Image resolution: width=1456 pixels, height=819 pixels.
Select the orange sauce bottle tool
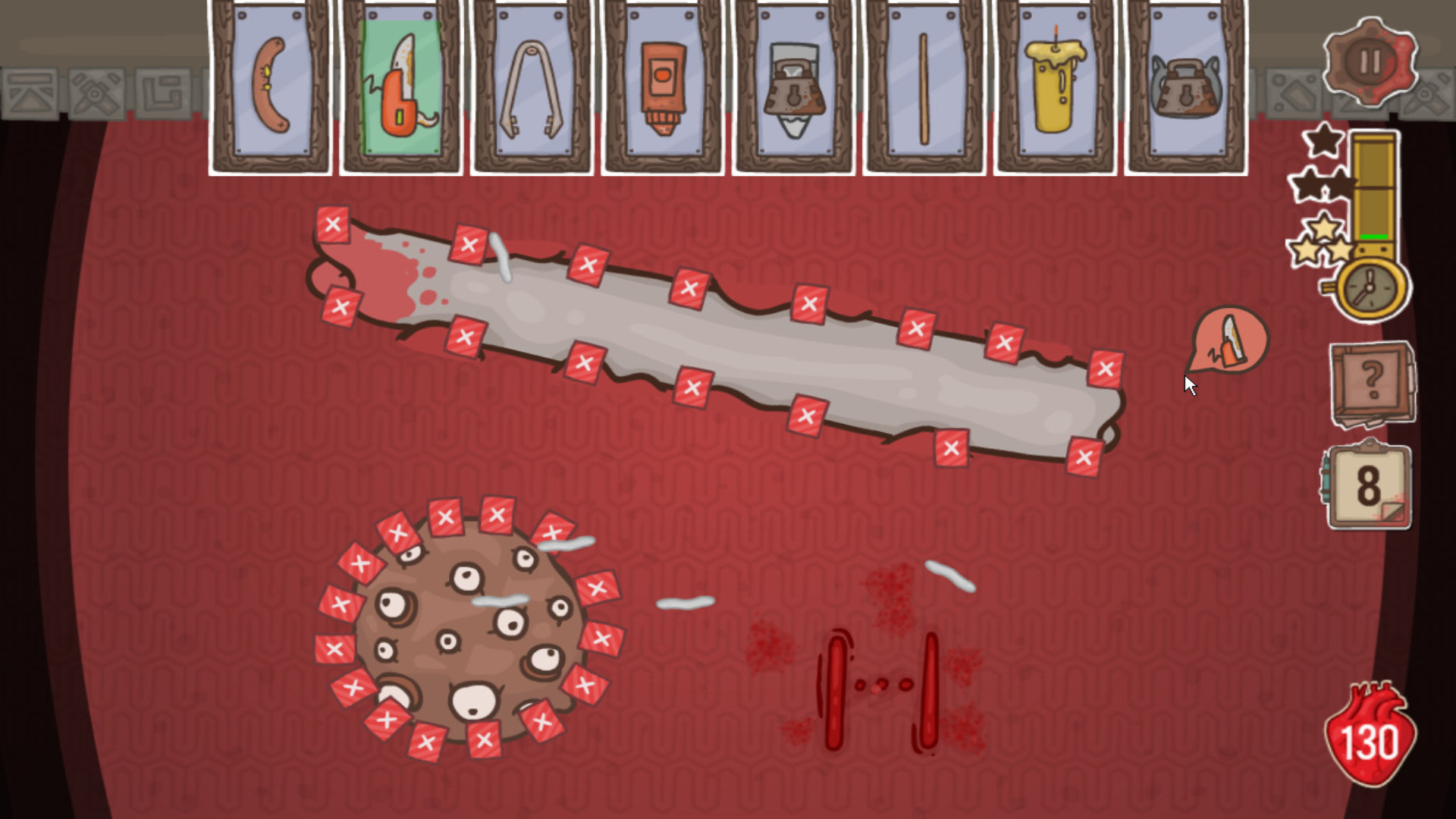coord(662,83)
